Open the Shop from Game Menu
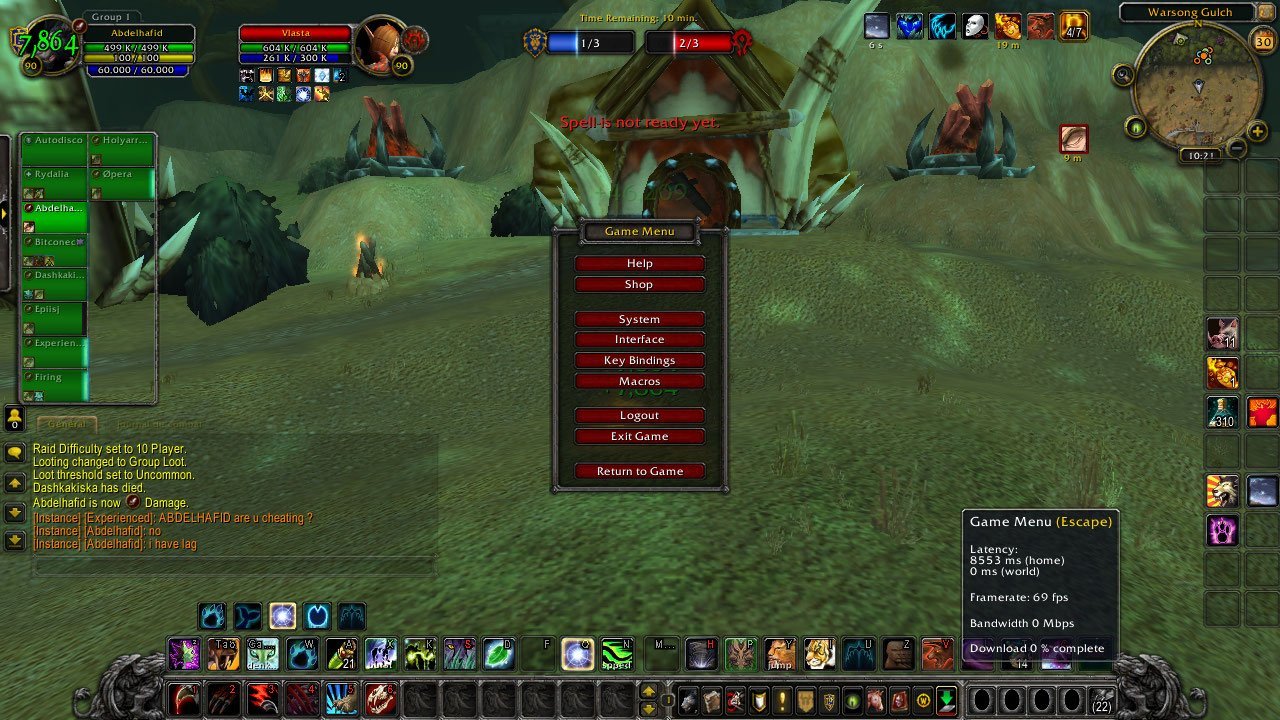 (639, 284)
